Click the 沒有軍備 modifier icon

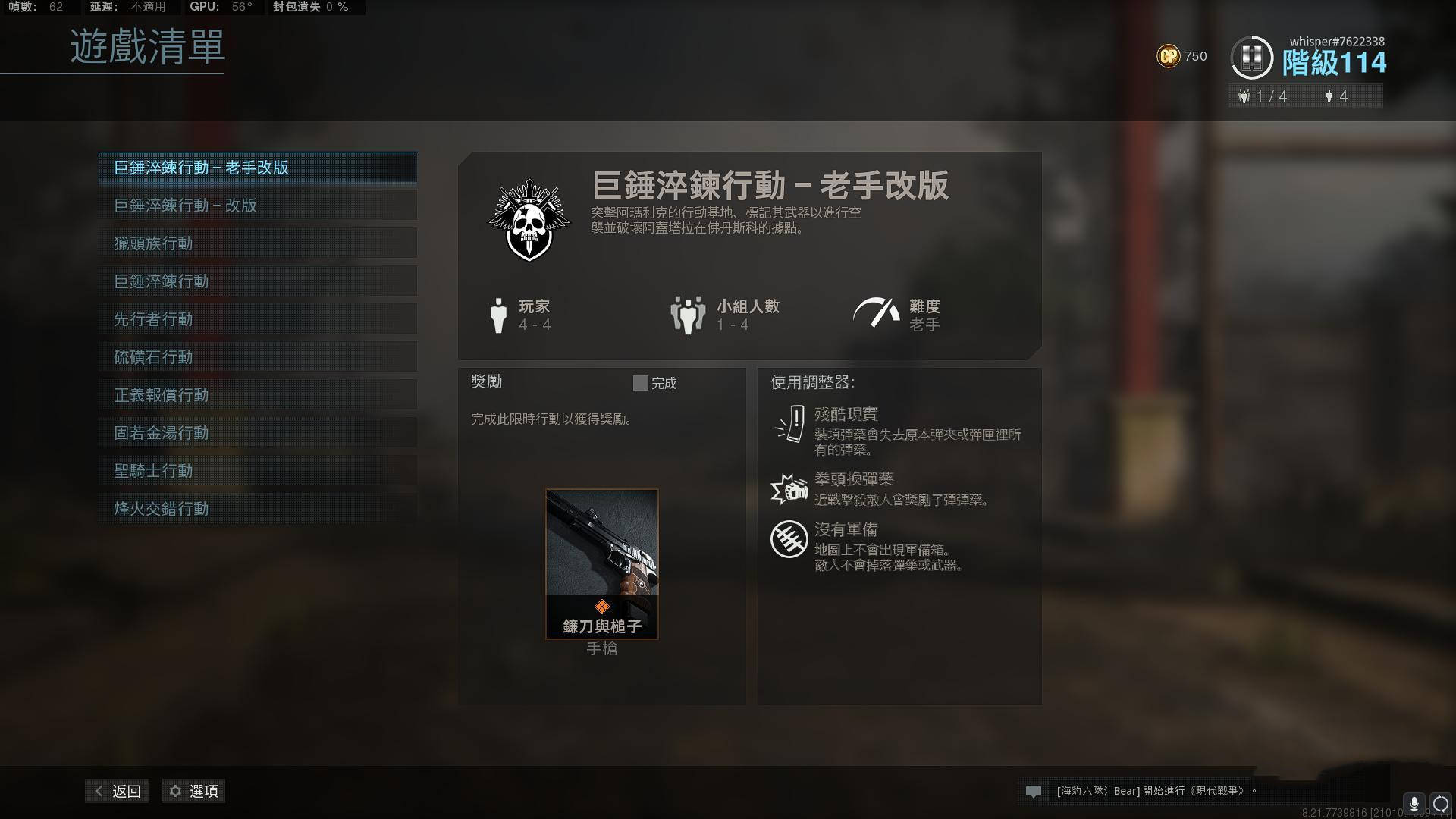pos(789,538)
